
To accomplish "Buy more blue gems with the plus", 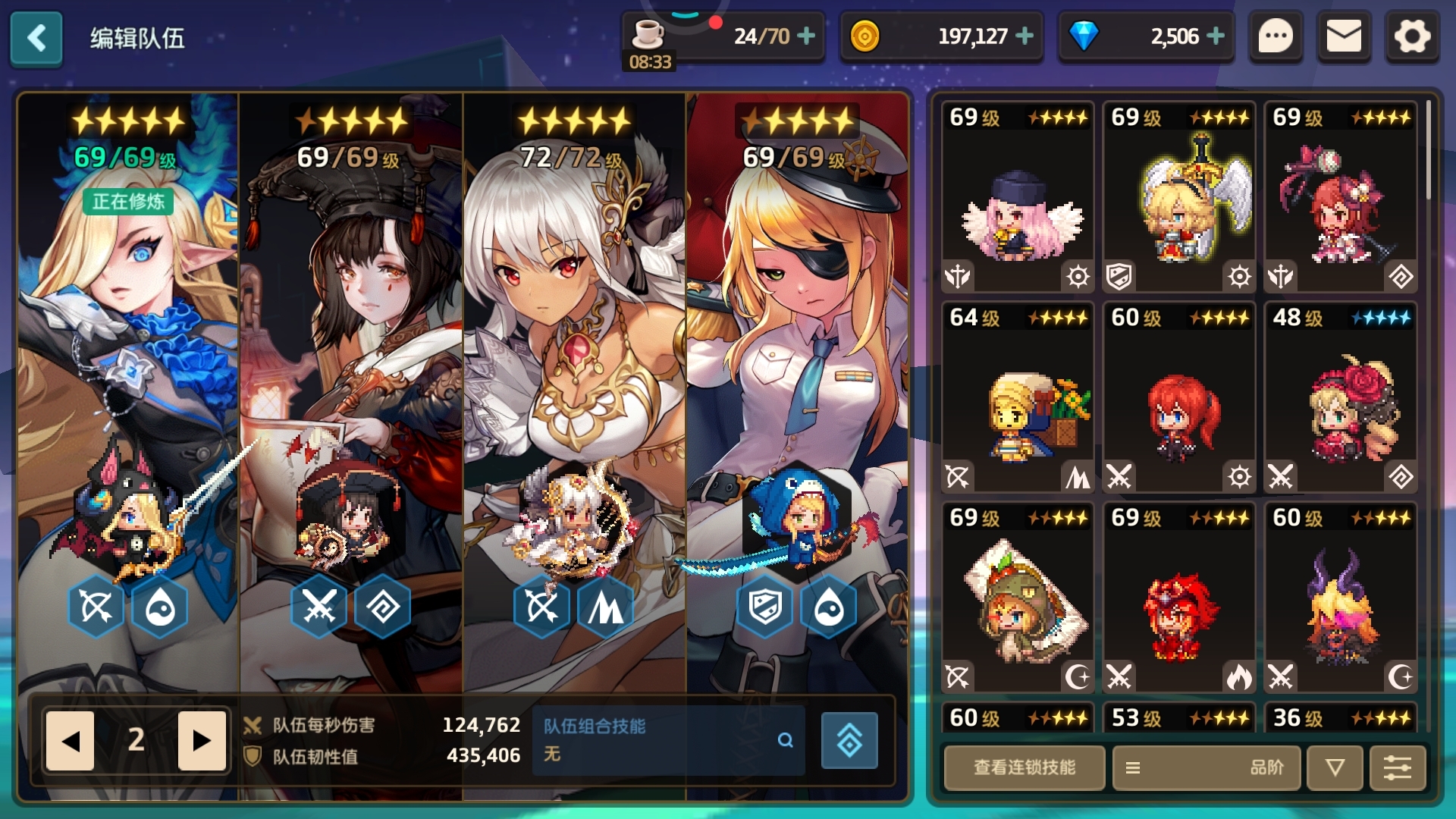I will pos(1216,36).
